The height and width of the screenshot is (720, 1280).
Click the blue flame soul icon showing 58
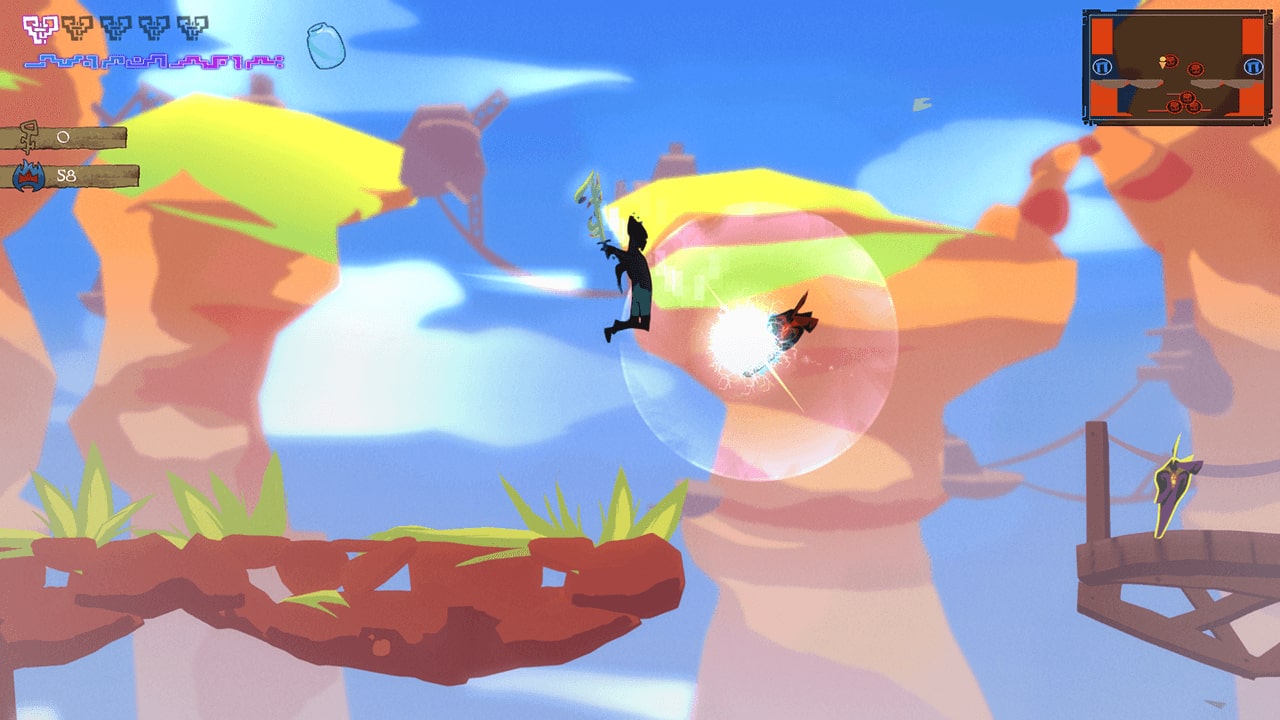(x=27, y=176)
